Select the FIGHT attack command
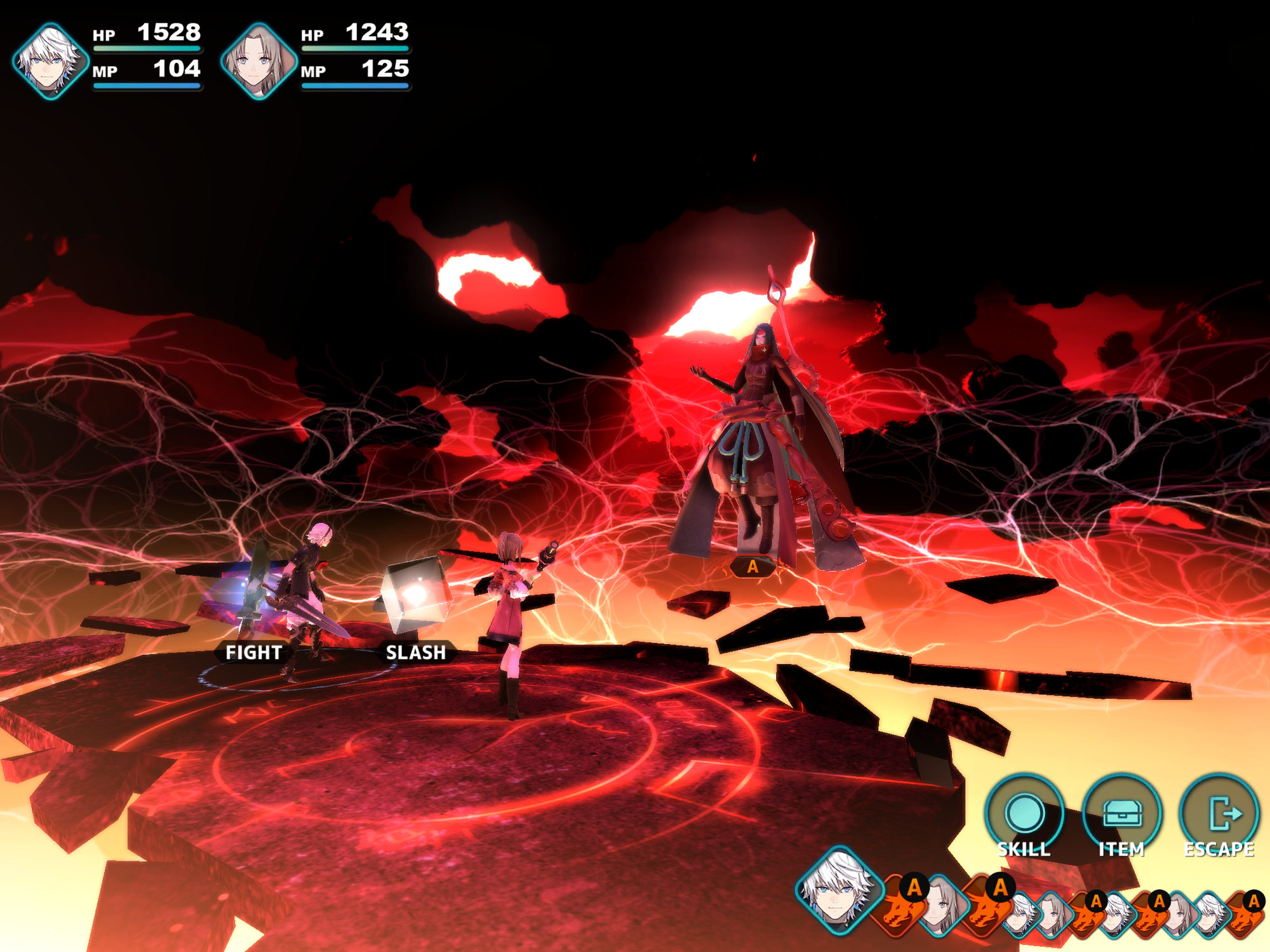The height and width of the screenshot is (952, 1270). point(253,652)
